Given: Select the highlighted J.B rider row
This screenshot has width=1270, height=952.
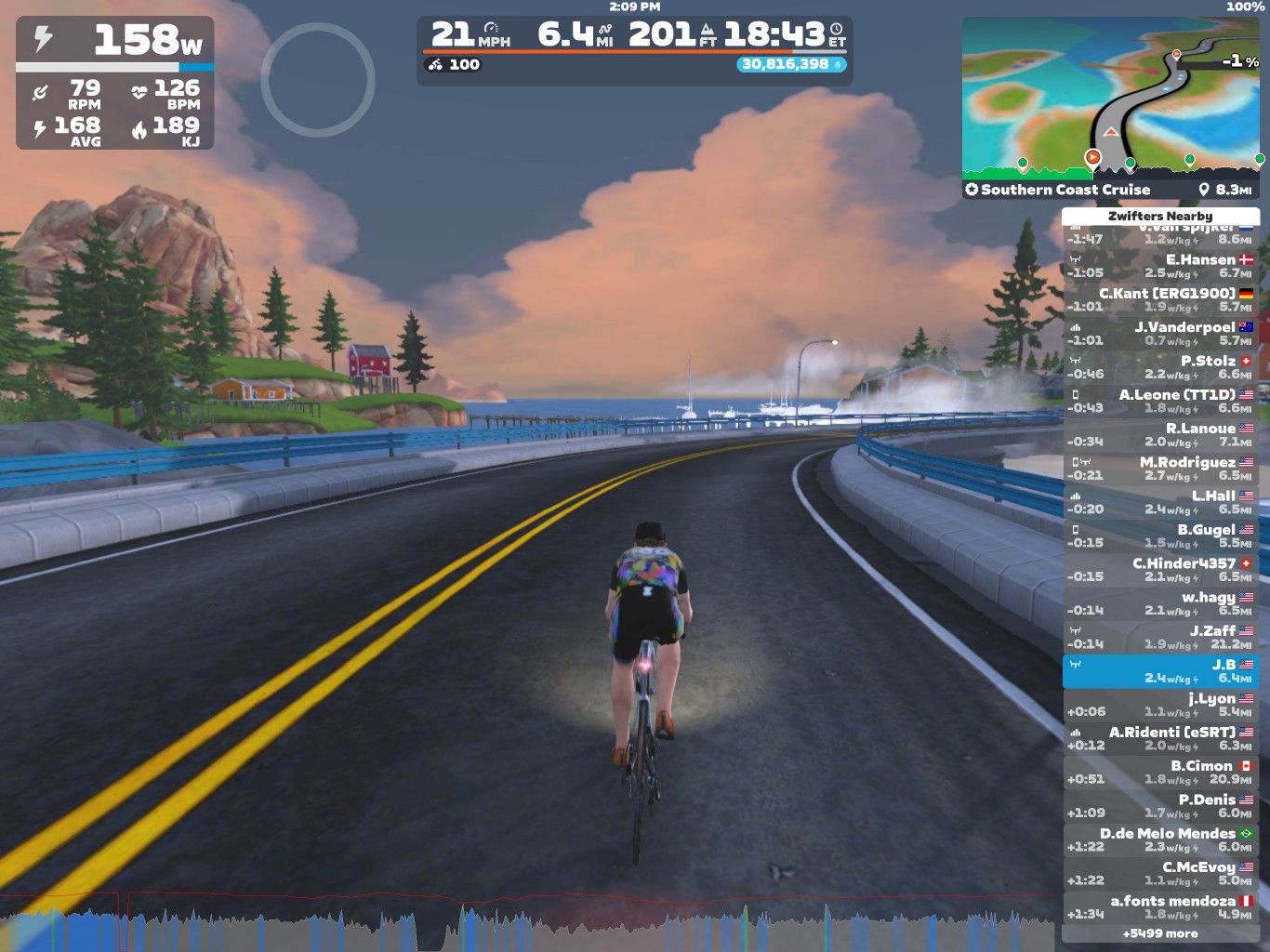Looking at the screenshot, I should [1159, 670].
